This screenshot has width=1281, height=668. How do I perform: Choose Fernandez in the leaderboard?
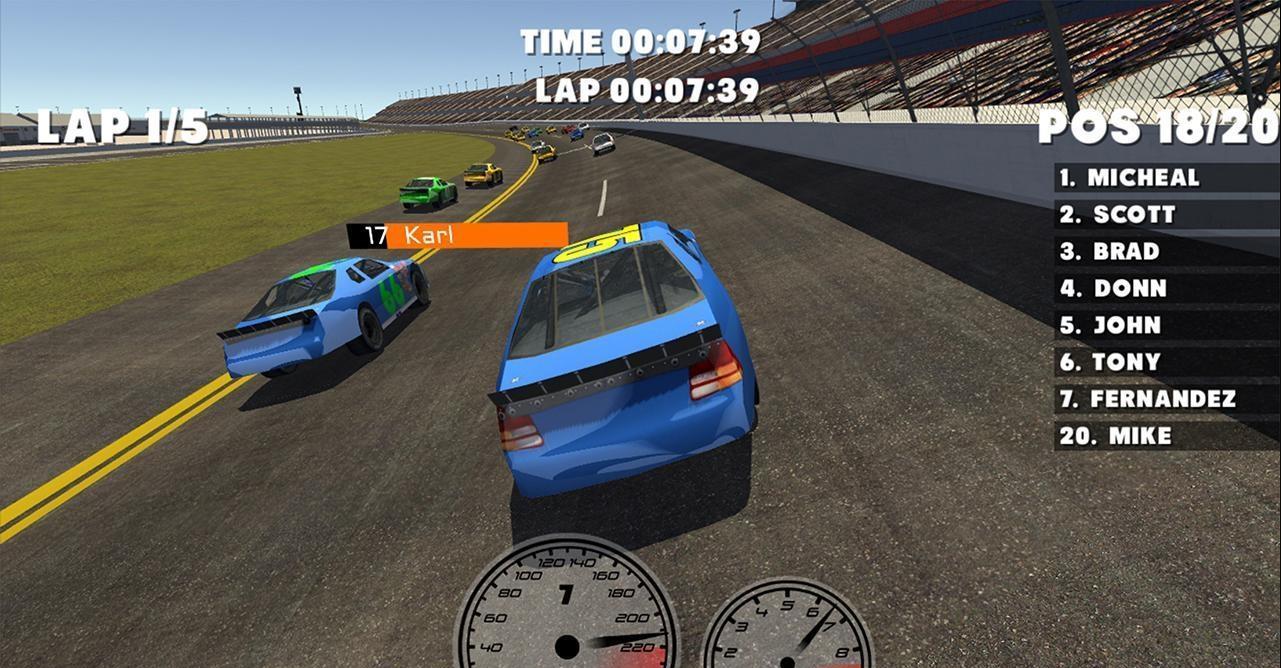pos(1166,399)
